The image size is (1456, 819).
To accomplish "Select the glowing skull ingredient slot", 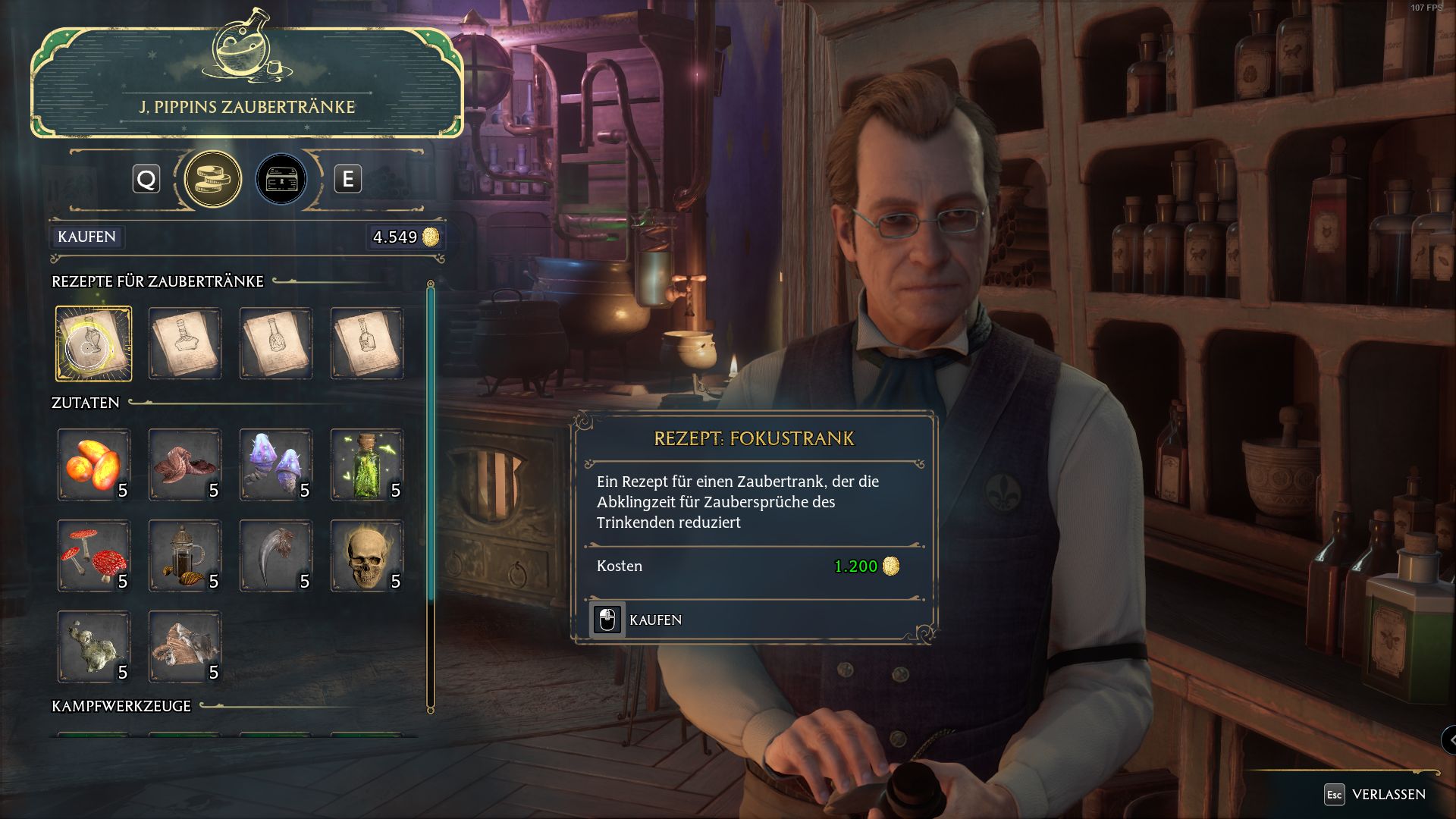I will pyautogui.click(x=366, y=556).
